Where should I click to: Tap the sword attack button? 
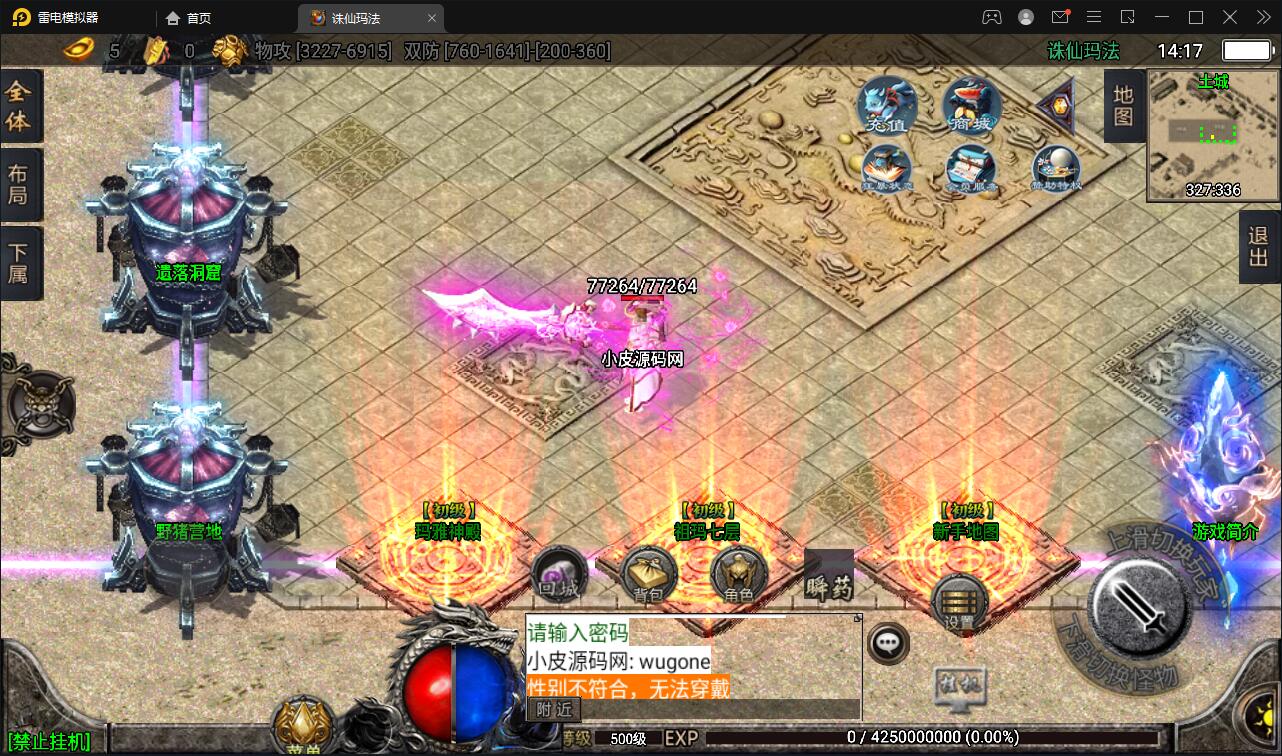tap(1139, 605)
